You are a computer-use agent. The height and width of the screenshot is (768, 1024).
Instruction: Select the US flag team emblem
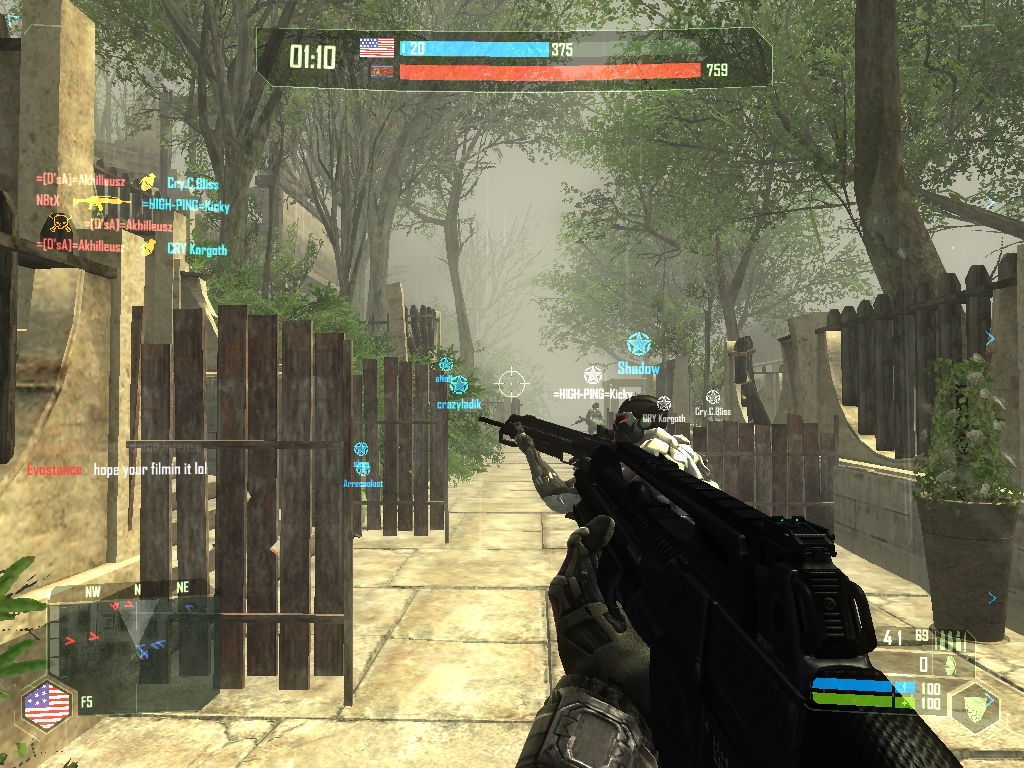(x=47, y=705)
